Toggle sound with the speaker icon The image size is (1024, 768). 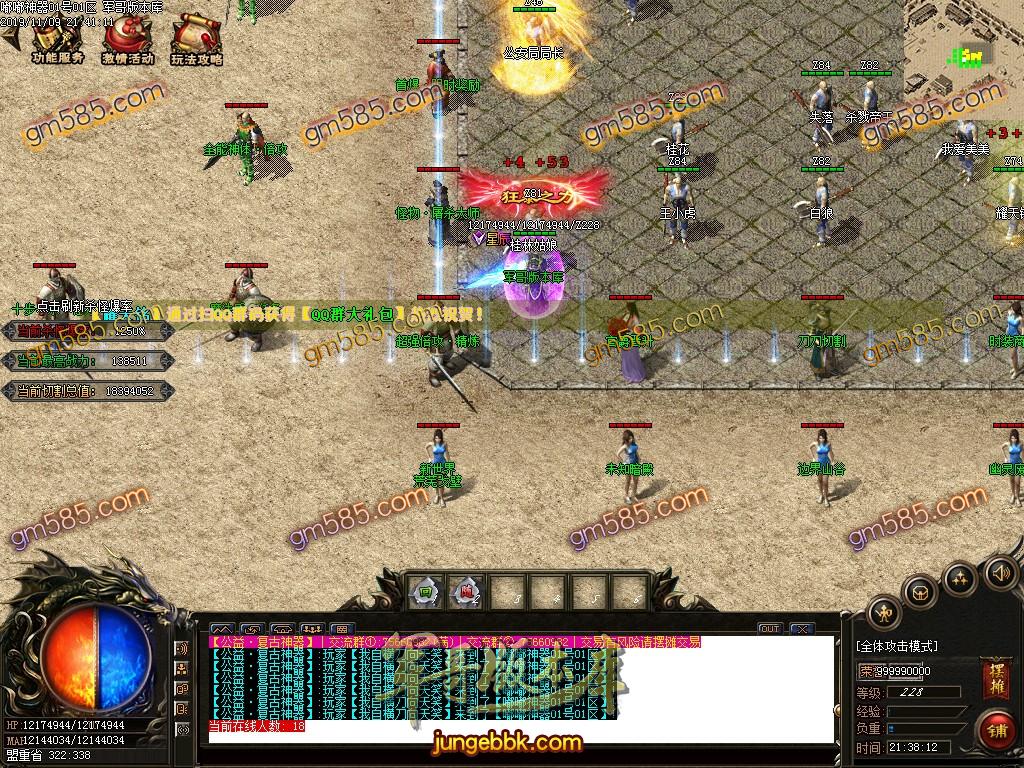pos(999,572)
